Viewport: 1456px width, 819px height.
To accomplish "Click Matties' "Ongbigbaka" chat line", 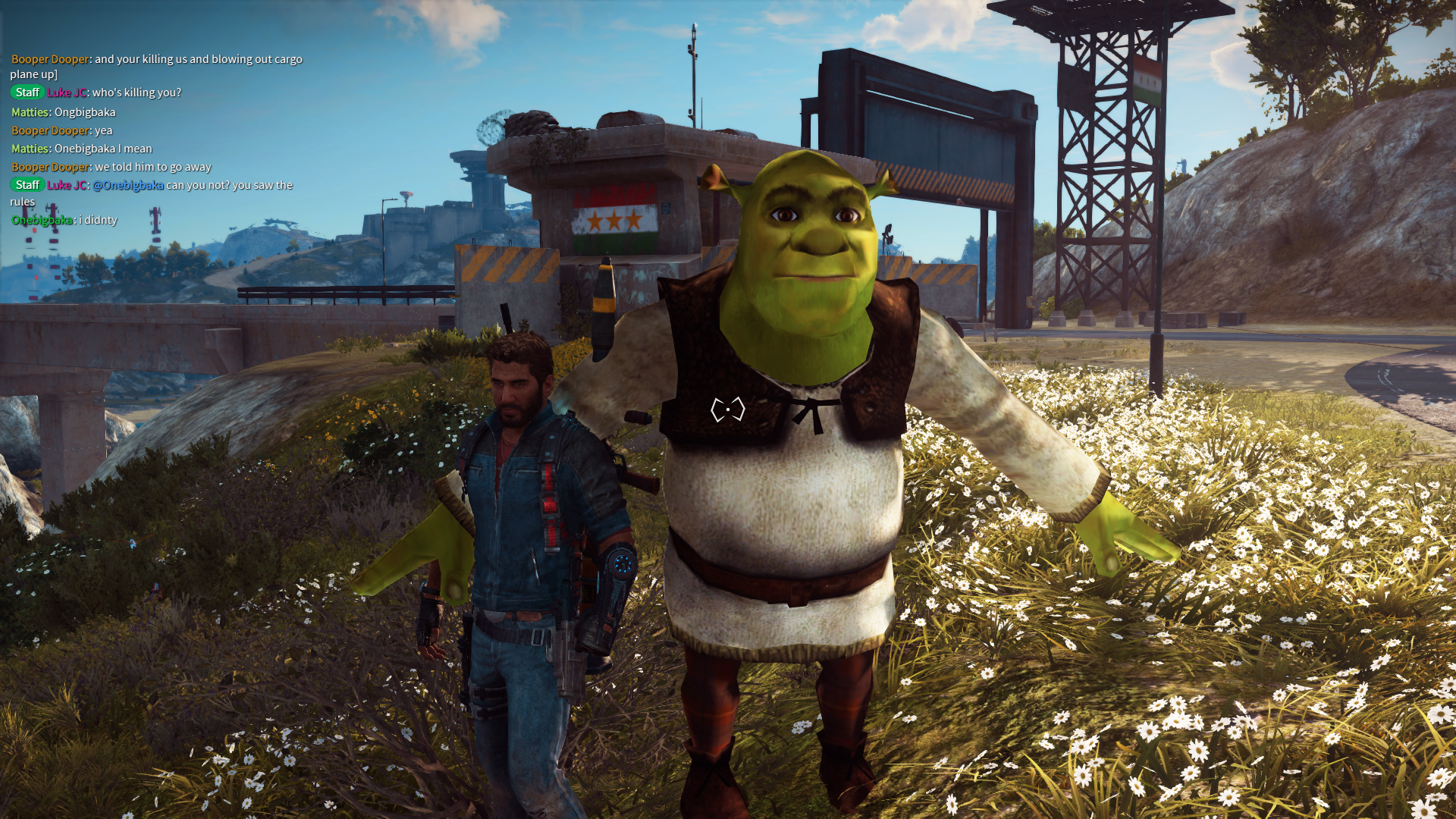I will 84,112.
